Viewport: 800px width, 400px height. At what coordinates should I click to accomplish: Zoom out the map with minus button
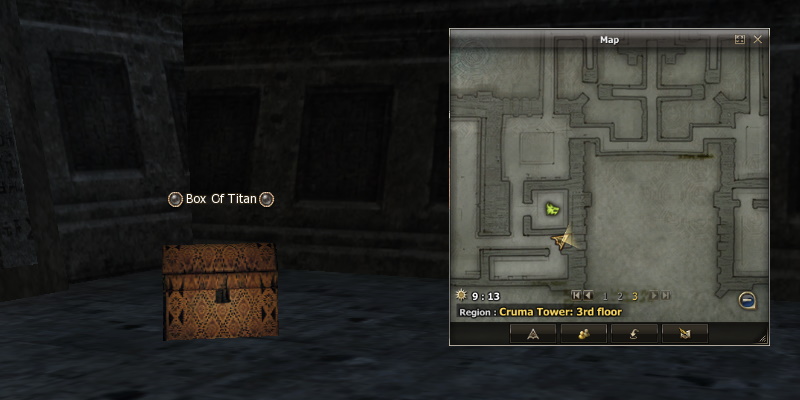(747, 300)
